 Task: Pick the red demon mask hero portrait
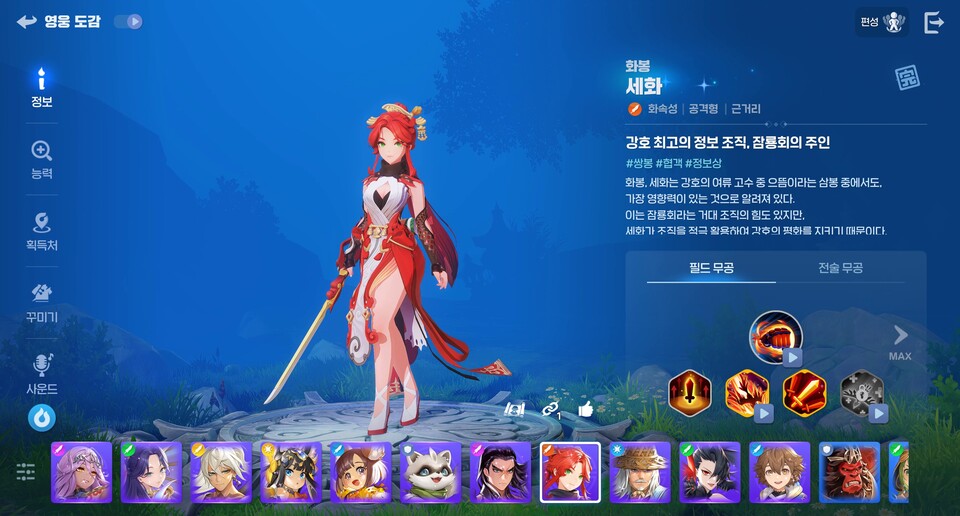pos(849,472)
